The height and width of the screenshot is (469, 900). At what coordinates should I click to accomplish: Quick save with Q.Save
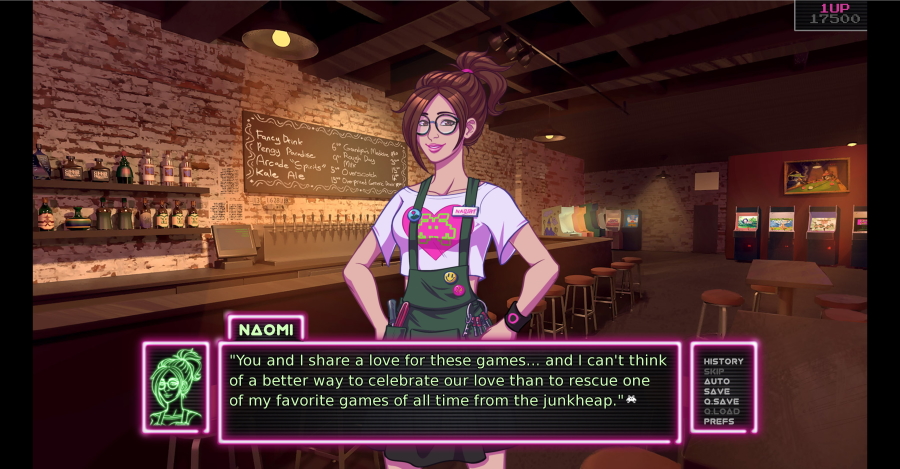click(722, 401)
